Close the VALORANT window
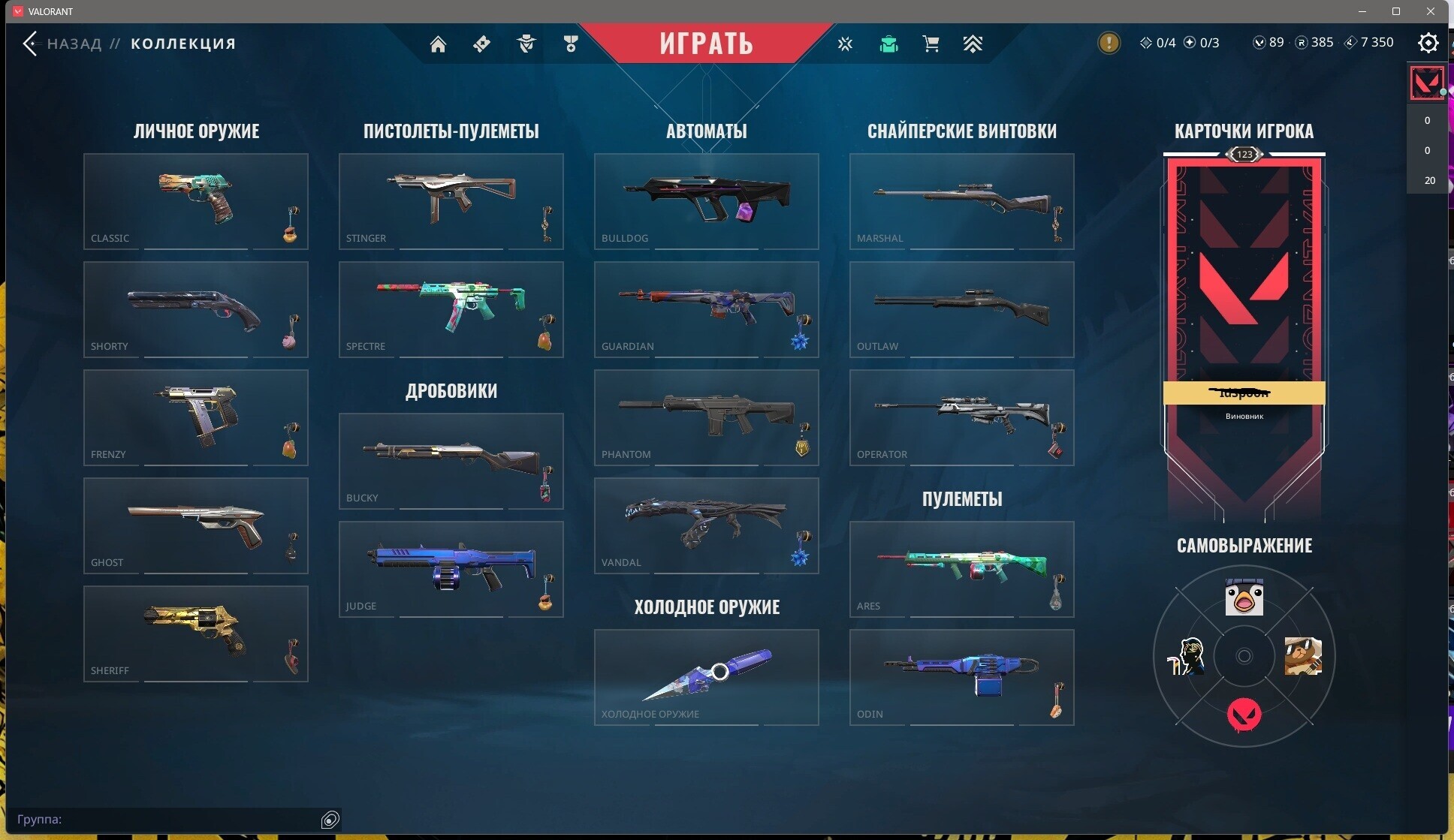The height and width of the screenshot is (840, 1454). 1430,11
